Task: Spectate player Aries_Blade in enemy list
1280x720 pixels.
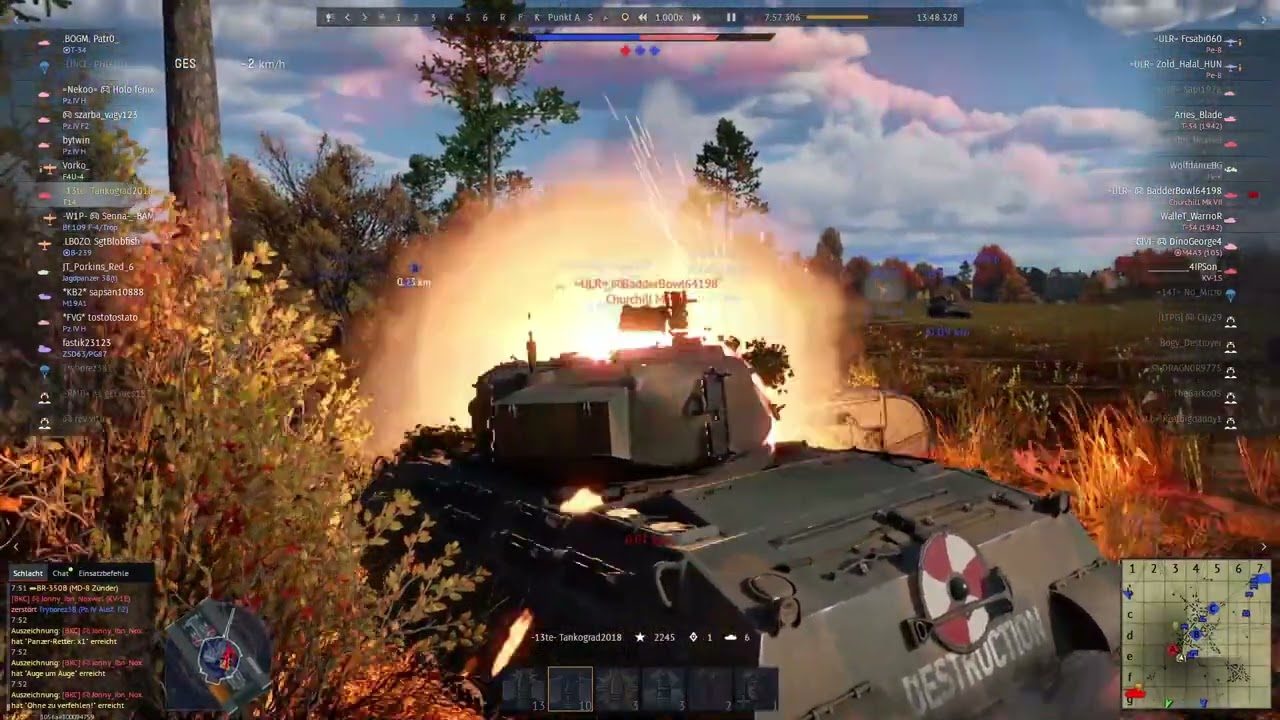Action: 1197,115
